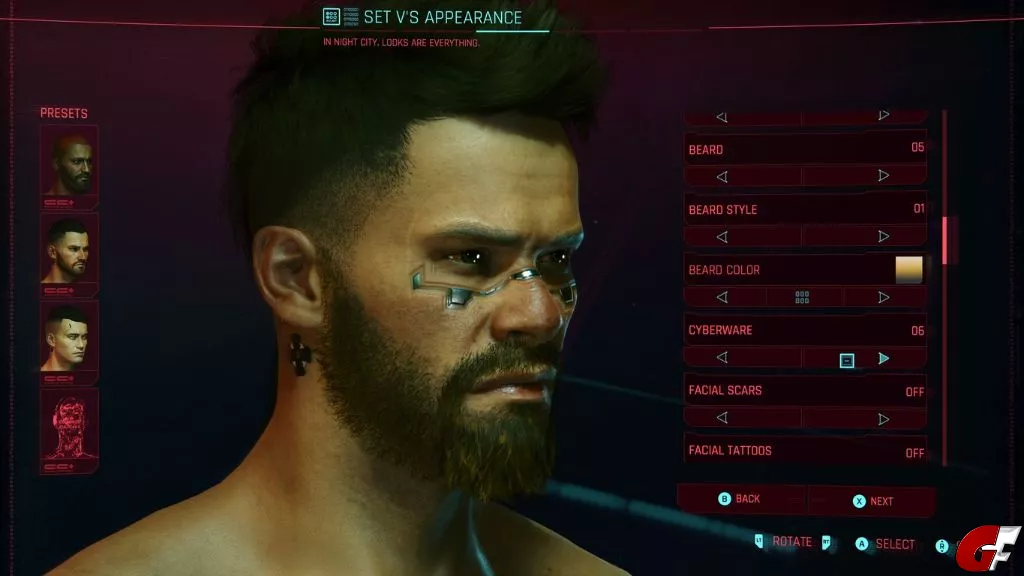Go to previous Beard Style option
The image size is (1024, 576).
[x=722, y=237]
